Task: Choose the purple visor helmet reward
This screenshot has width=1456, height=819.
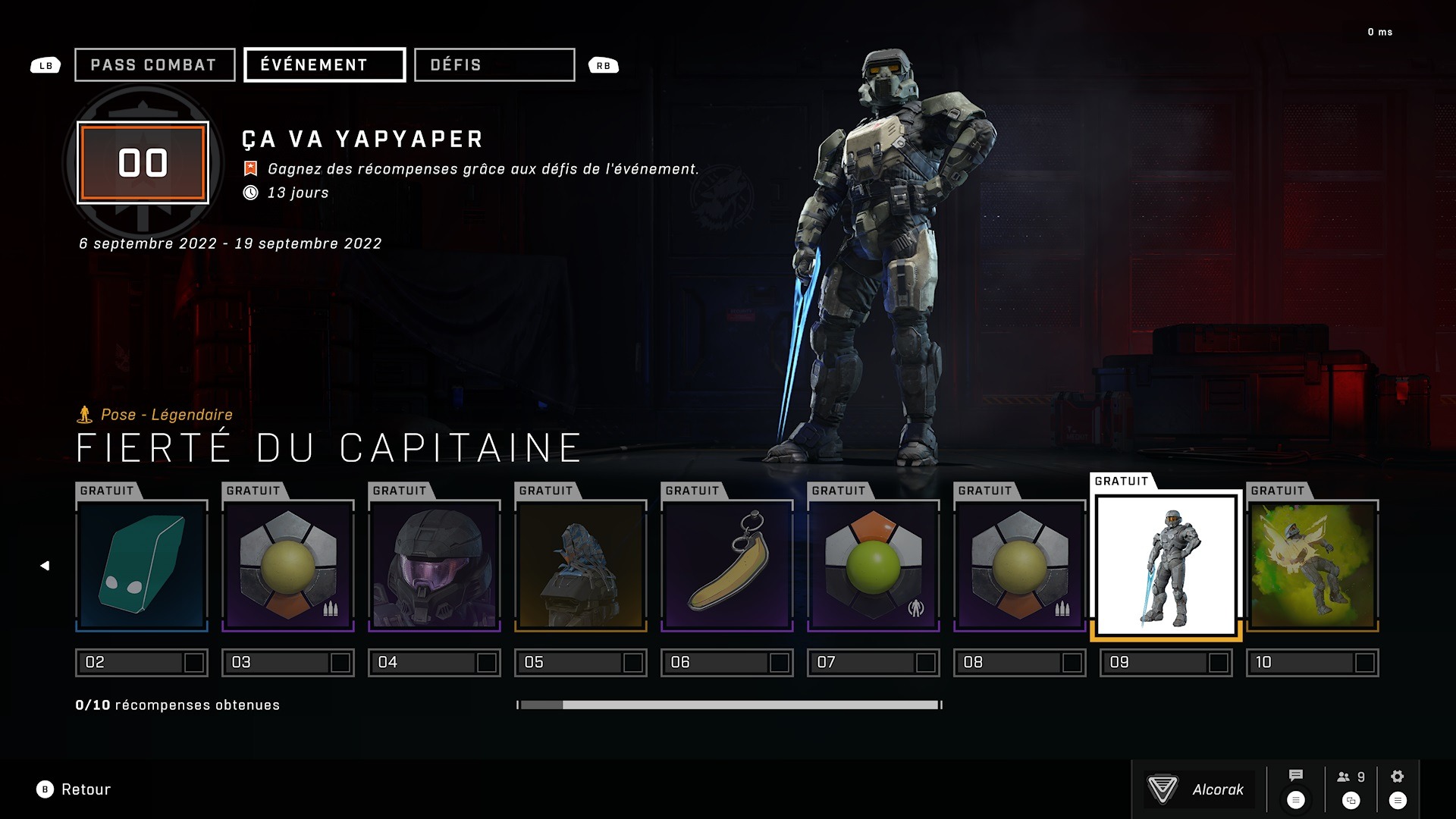Action: click(435, 566)
